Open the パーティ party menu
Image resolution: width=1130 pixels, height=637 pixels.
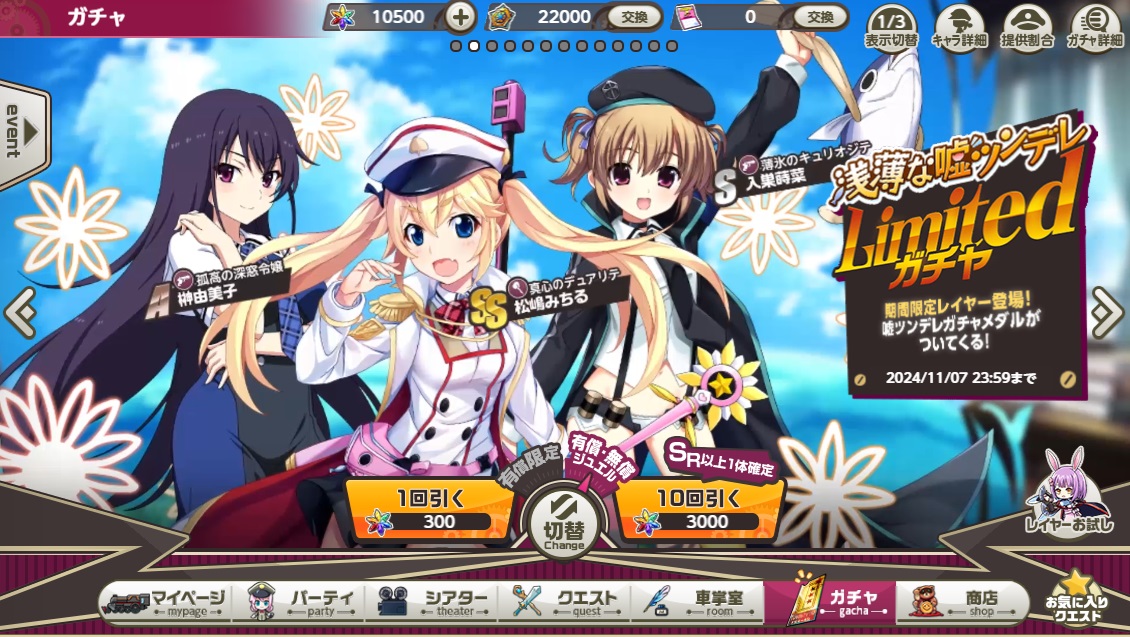tap(300, 602)
